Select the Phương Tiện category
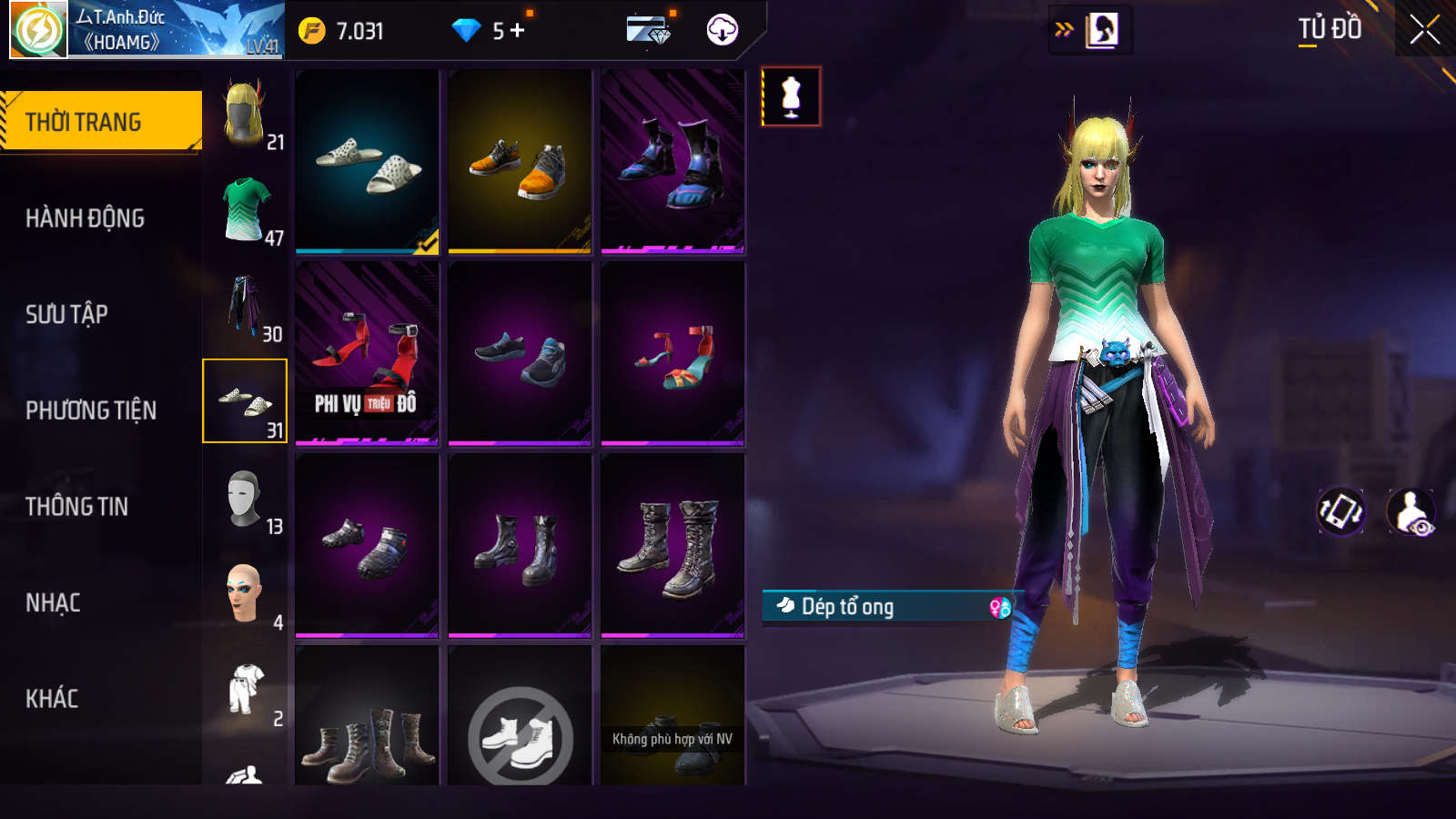Screen dimensions: 1456x819 click(x=91, y=410)
